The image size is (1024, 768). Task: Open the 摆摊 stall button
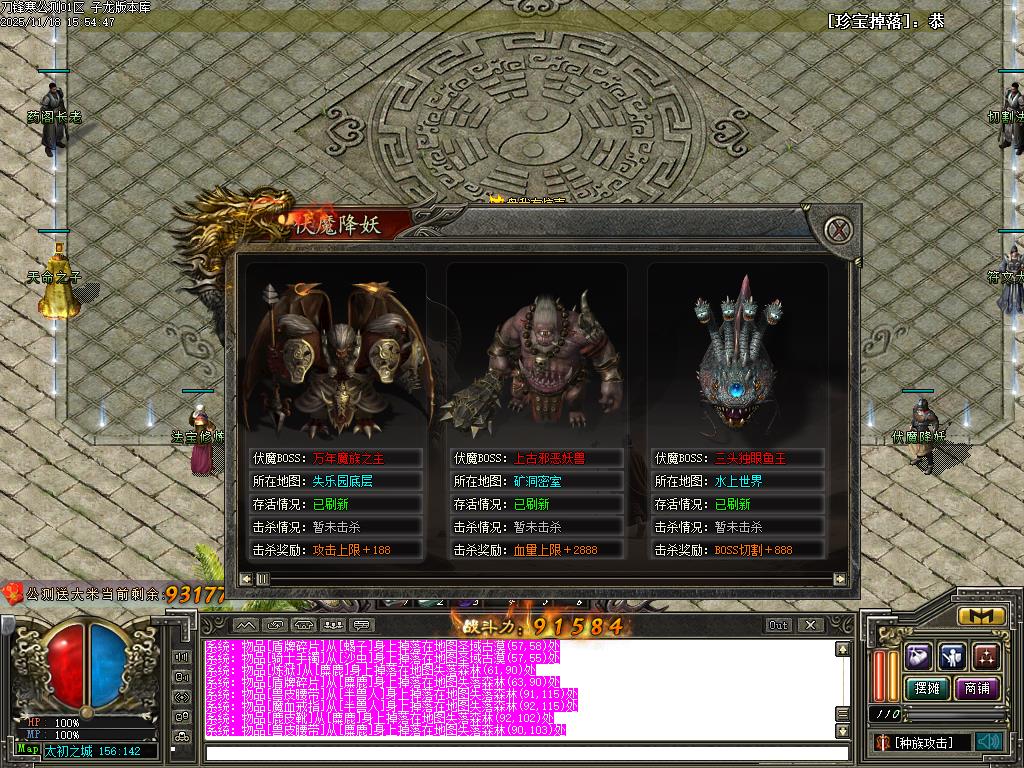926,688
